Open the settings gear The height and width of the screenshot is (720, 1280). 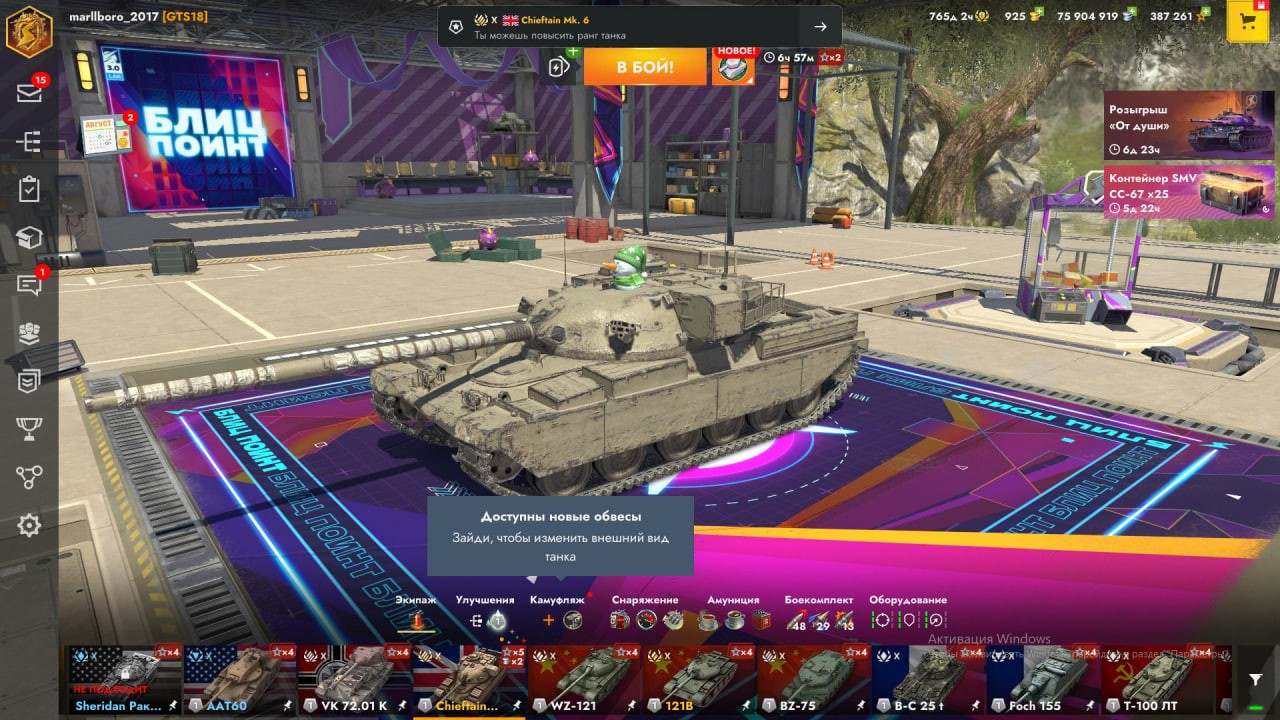[x=29, y=525]
